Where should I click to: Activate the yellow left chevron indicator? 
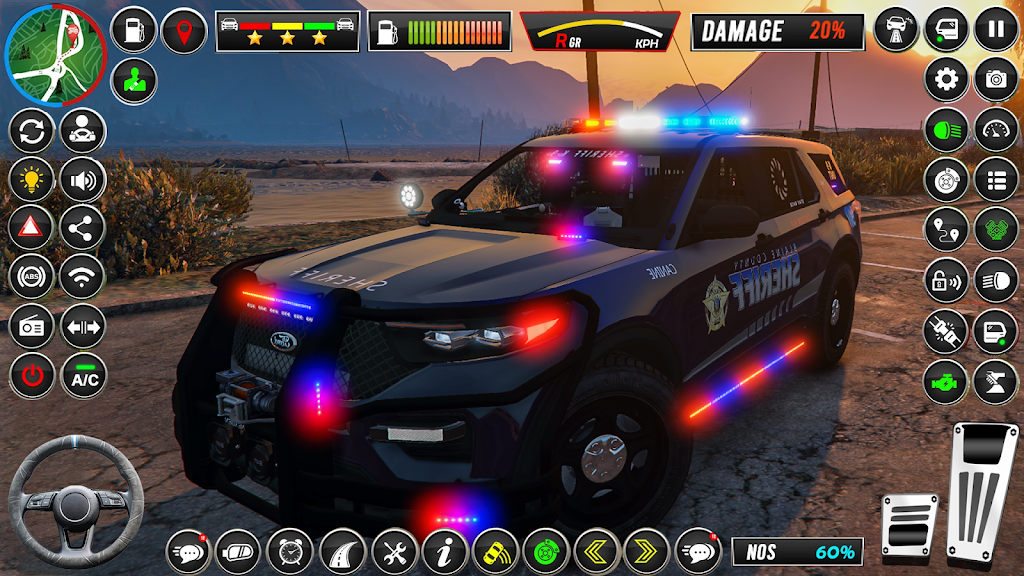click(597, 551)
